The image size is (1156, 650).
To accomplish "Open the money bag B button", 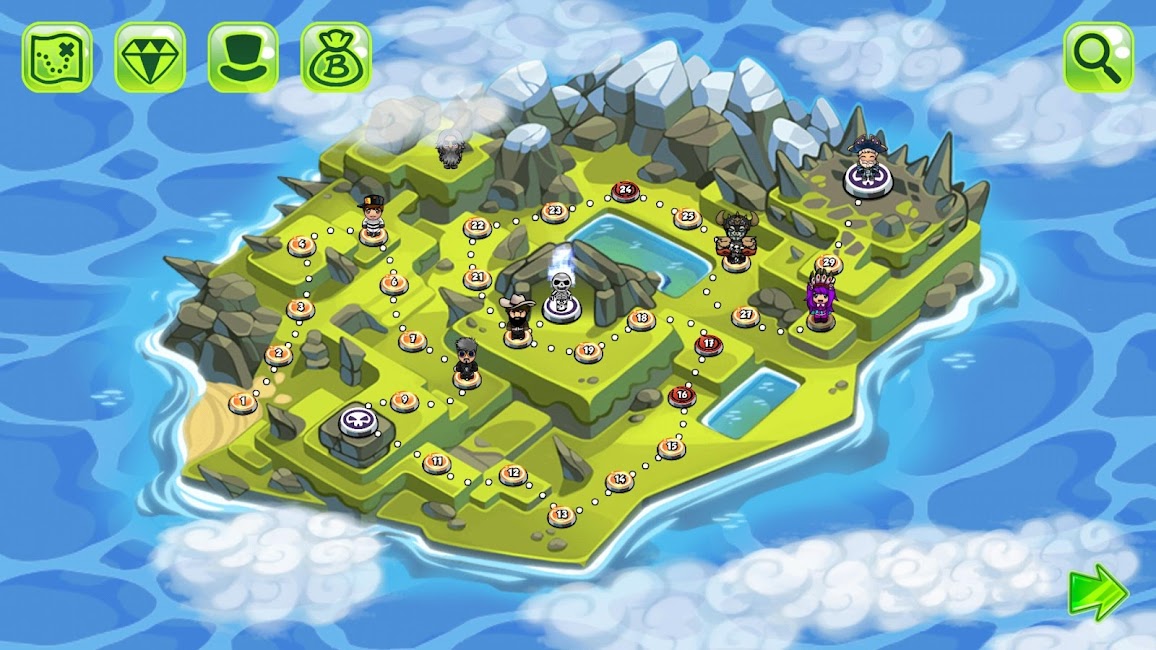I will [336, 58].
